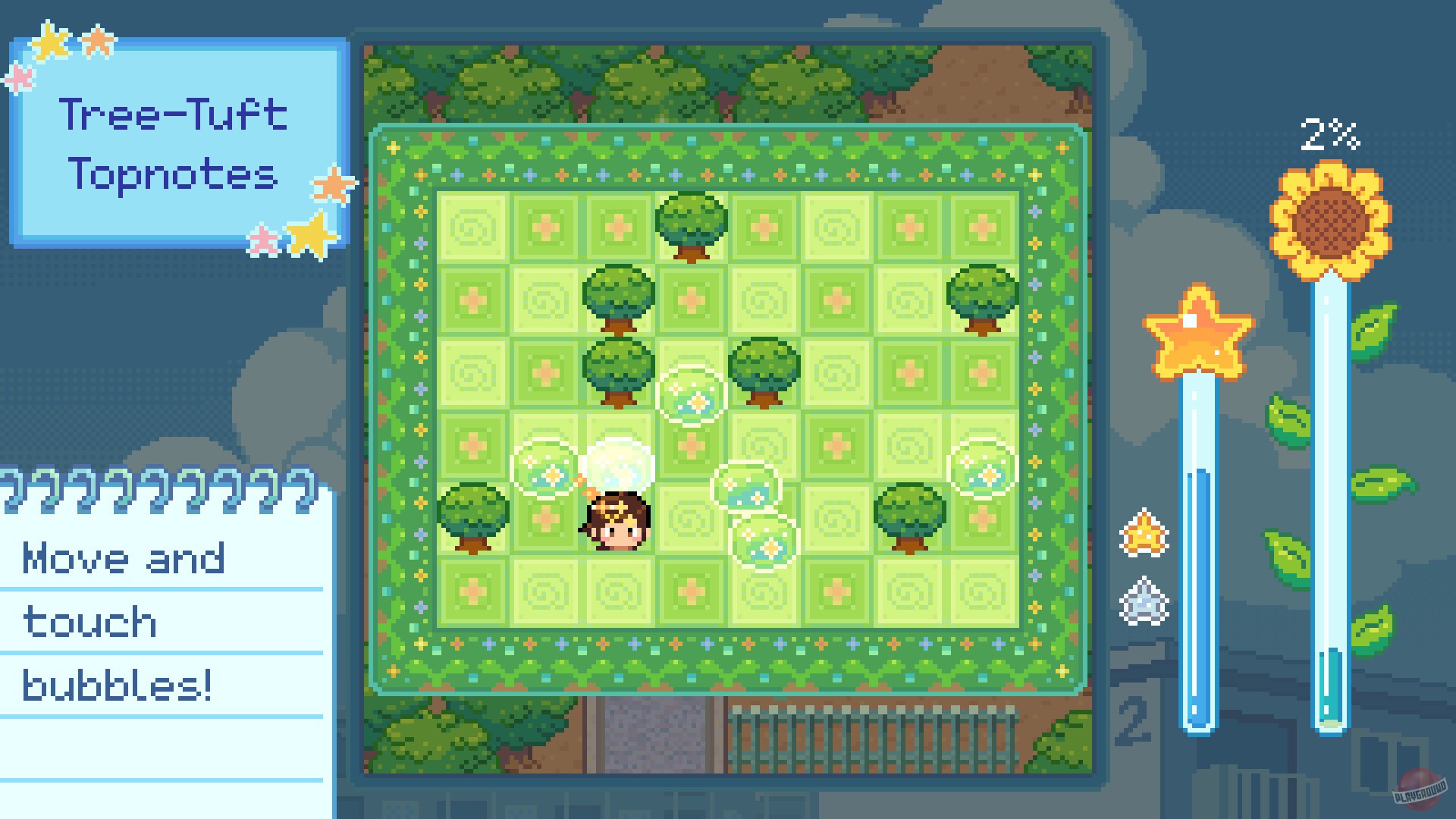Pop the large bubble next to the character
Image resolution: width=1456 pixels, height=819 pixels.
[618, 463]
